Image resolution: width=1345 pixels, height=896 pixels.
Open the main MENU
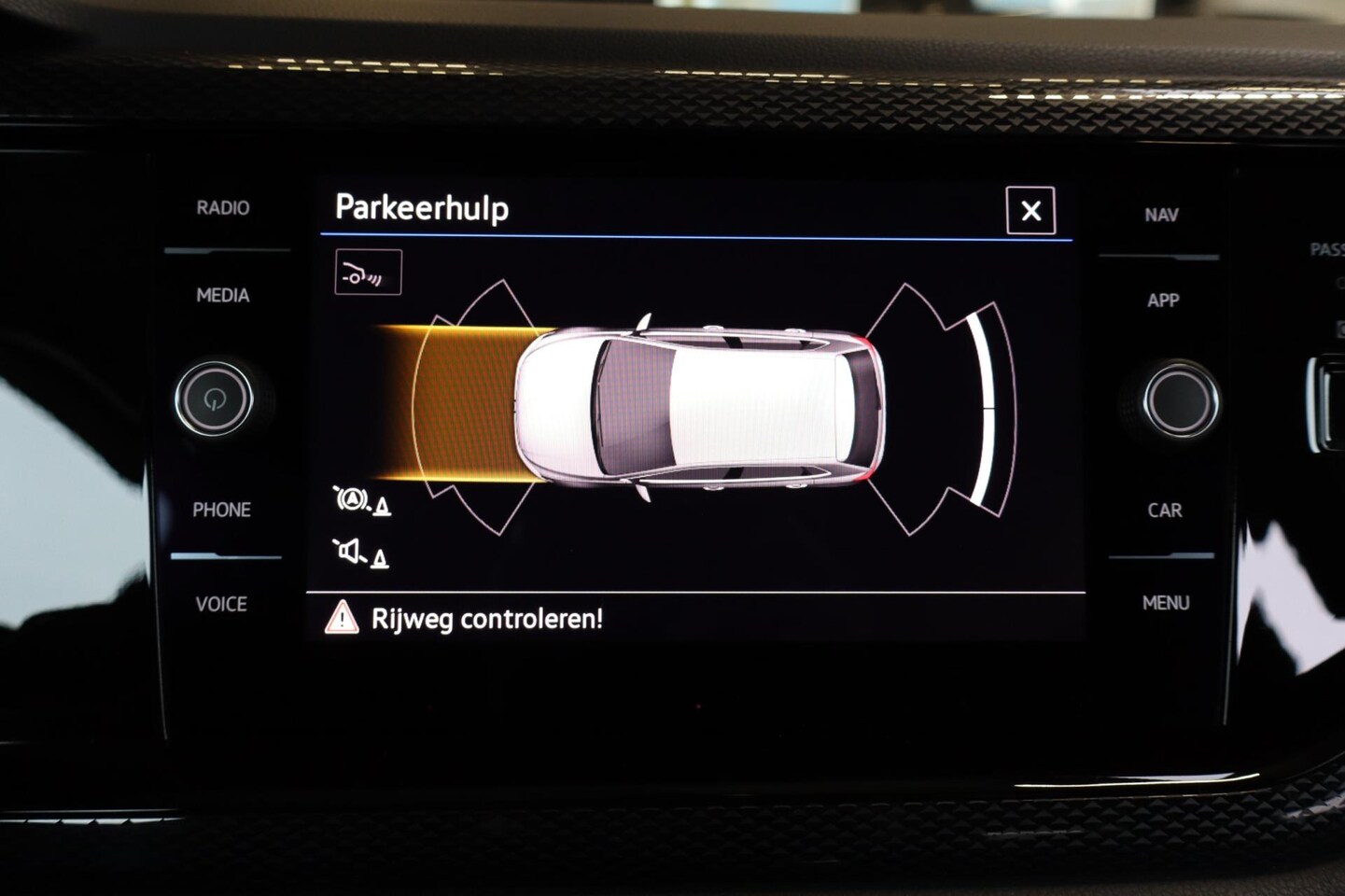1166,604
